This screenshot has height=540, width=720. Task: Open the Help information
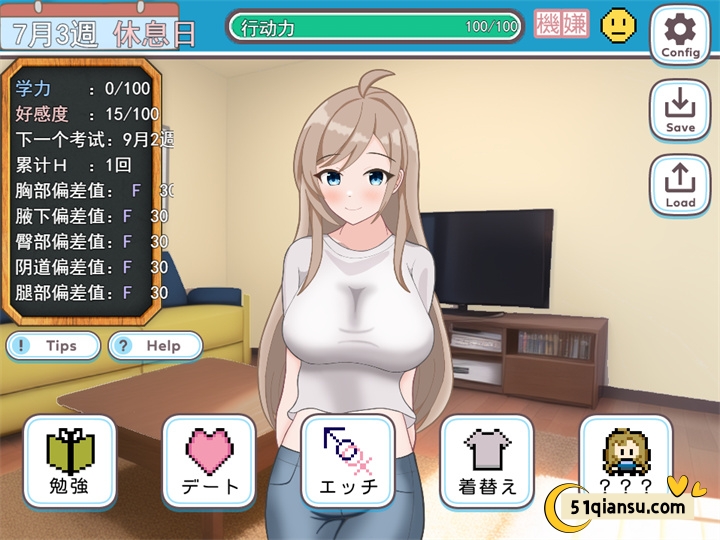pyautogui.click(x=155, y=346)
